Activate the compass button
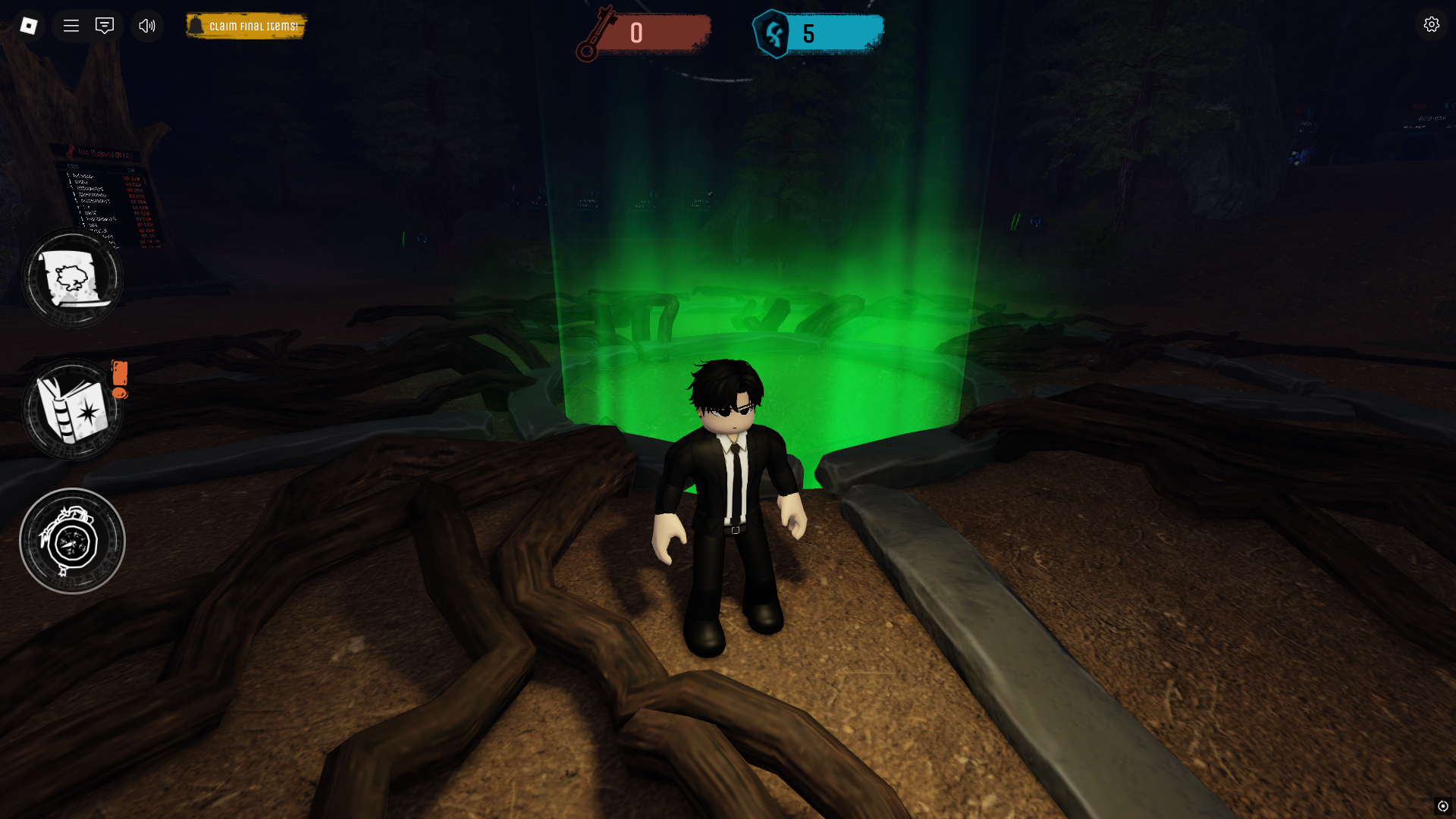The width and height of the screenshot is (1456, 819). tap(72, 541)
